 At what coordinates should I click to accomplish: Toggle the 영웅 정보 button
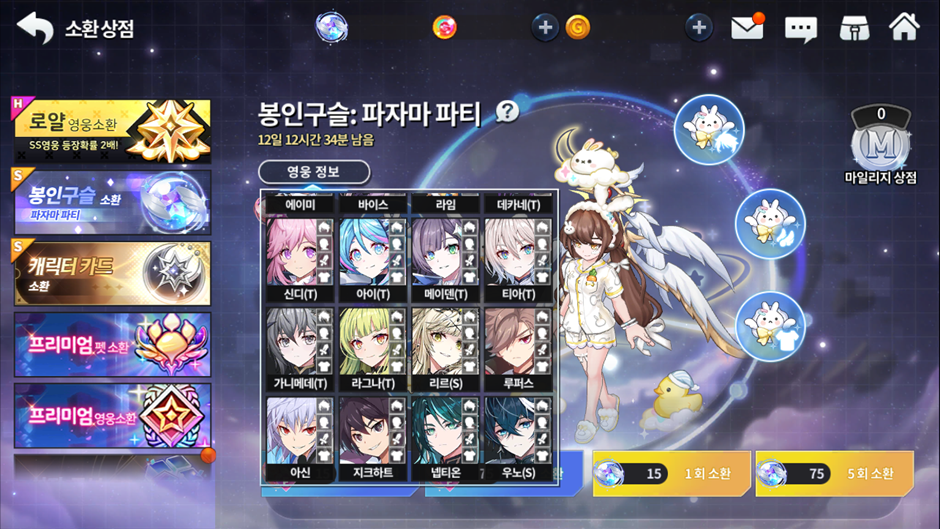(x=314, y=172)
